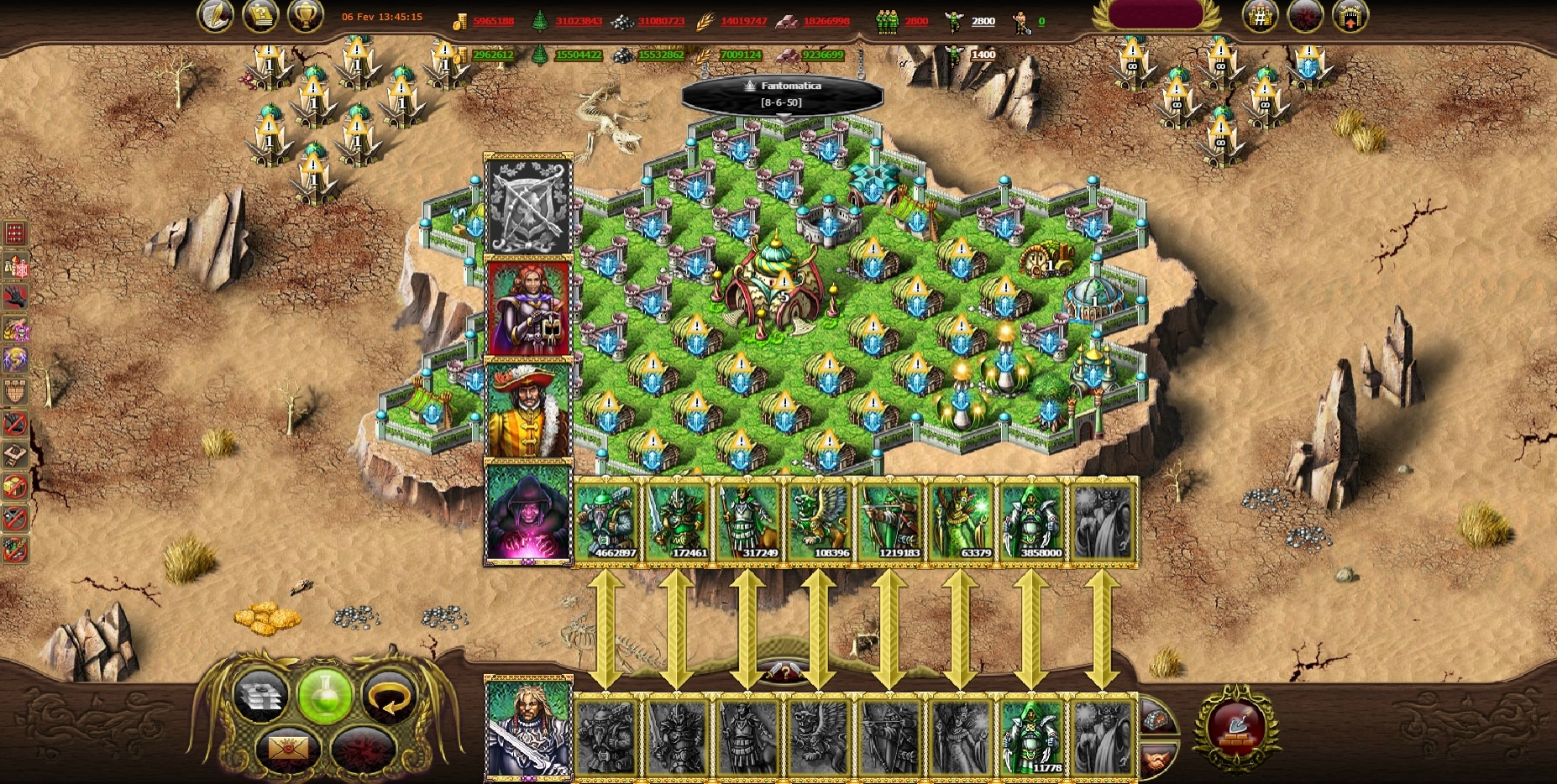Select the dwarf unit stack of 4662897
Image resolution: width=1557 pixels, height=784 pixels.
click(607, 522)
